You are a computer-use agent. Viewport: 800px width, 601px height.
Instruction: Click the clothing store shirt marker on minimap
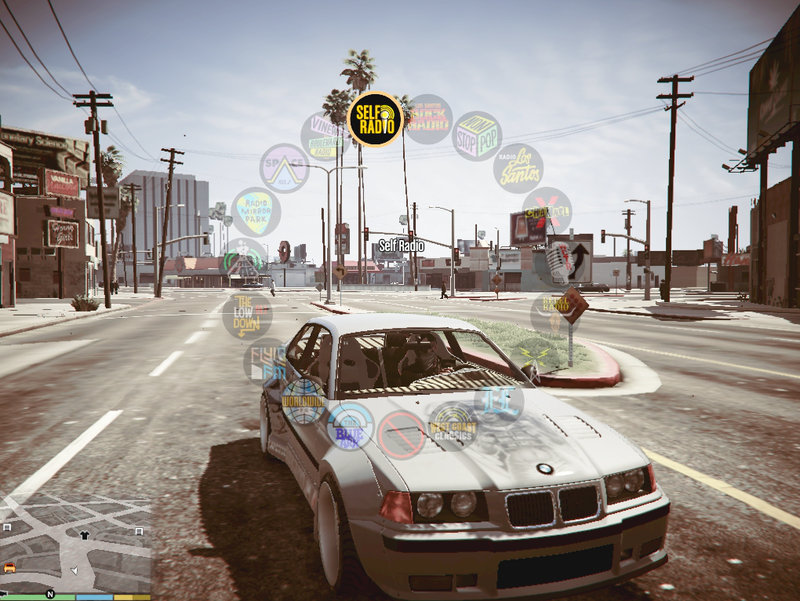point(84,535)
